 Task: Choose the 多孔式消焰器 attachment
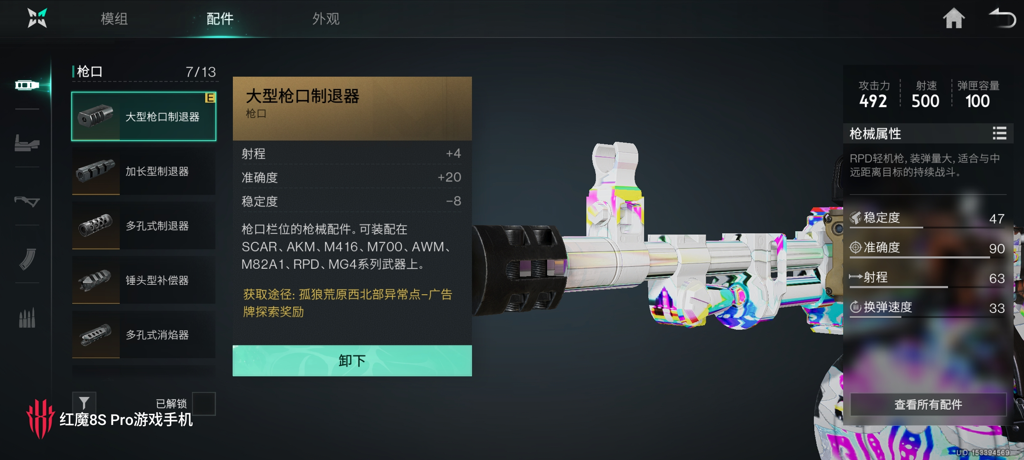click(x=143, y=335)
